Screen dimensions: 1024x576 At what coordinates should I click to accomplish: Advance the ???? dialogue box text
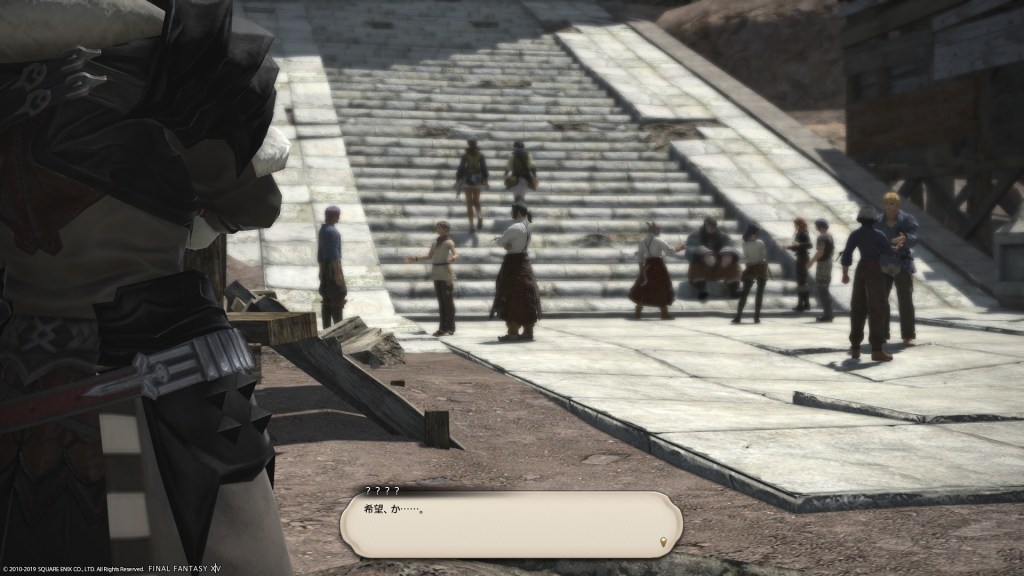coord(510,525)
